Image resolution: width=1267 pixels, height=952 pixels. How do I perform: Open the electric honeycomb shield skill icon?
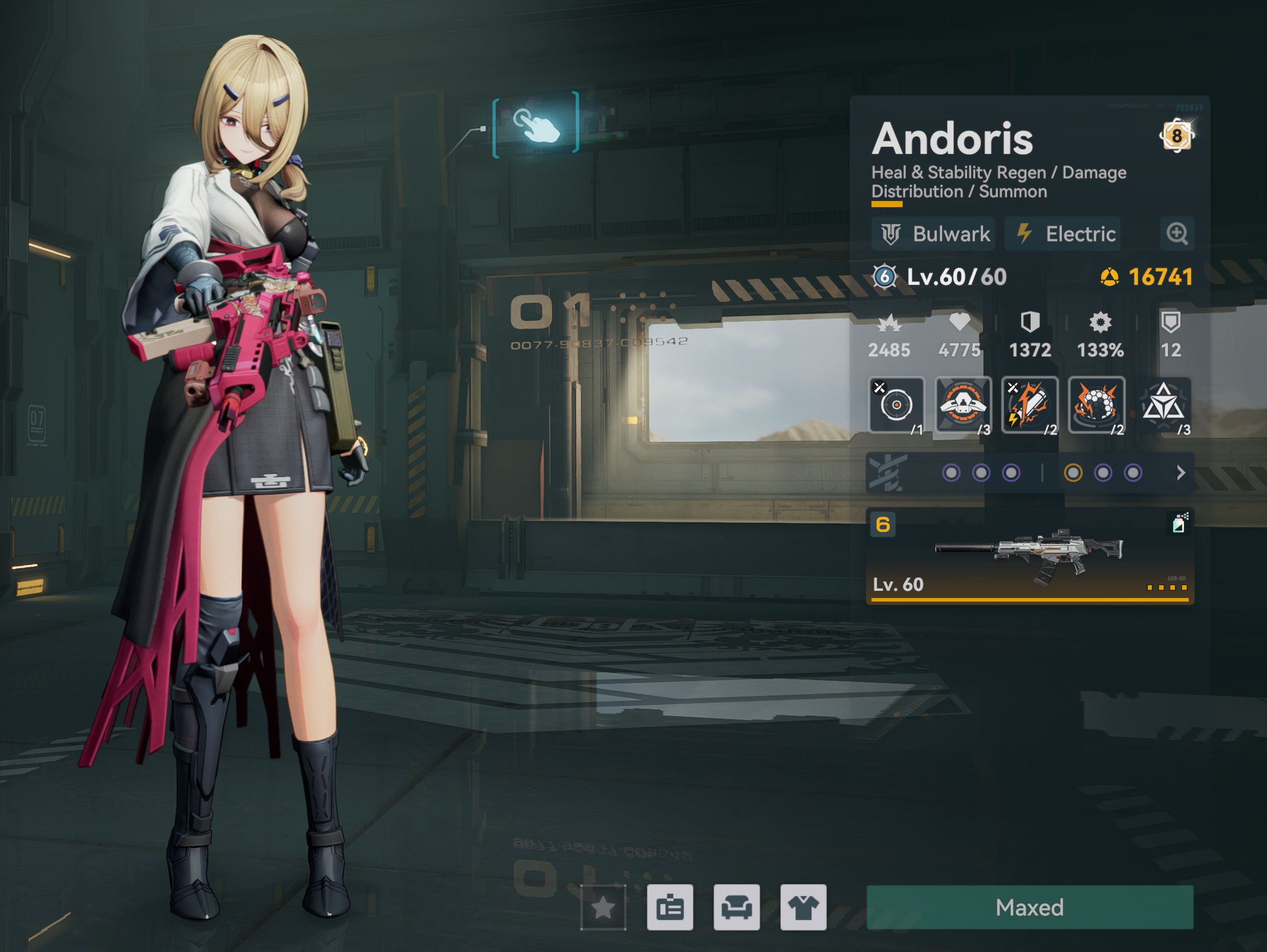(1096, 405)
